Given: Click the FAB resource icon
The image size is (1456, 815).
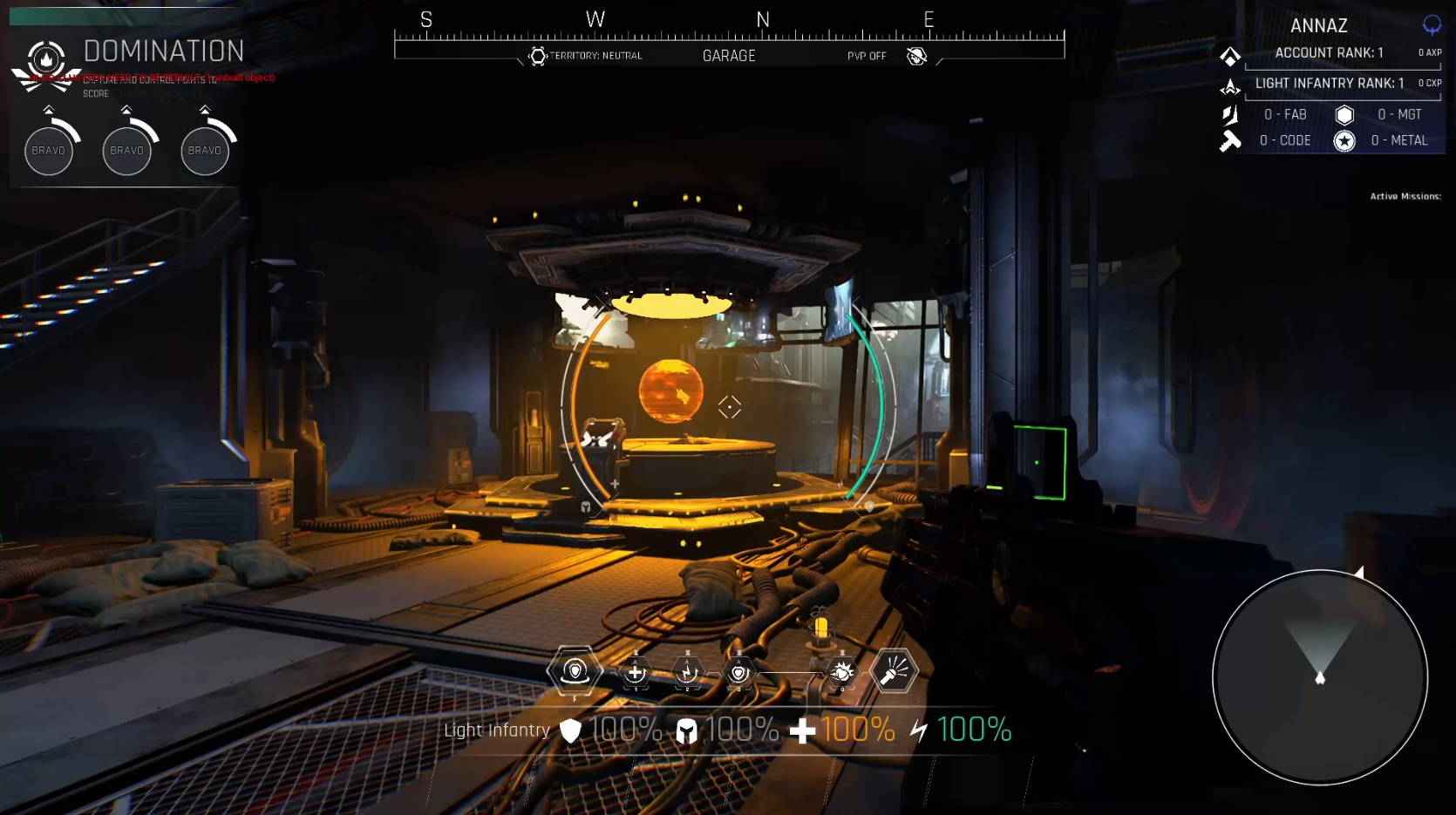Looking at the screenshot, I should (x=1230, y=114).
